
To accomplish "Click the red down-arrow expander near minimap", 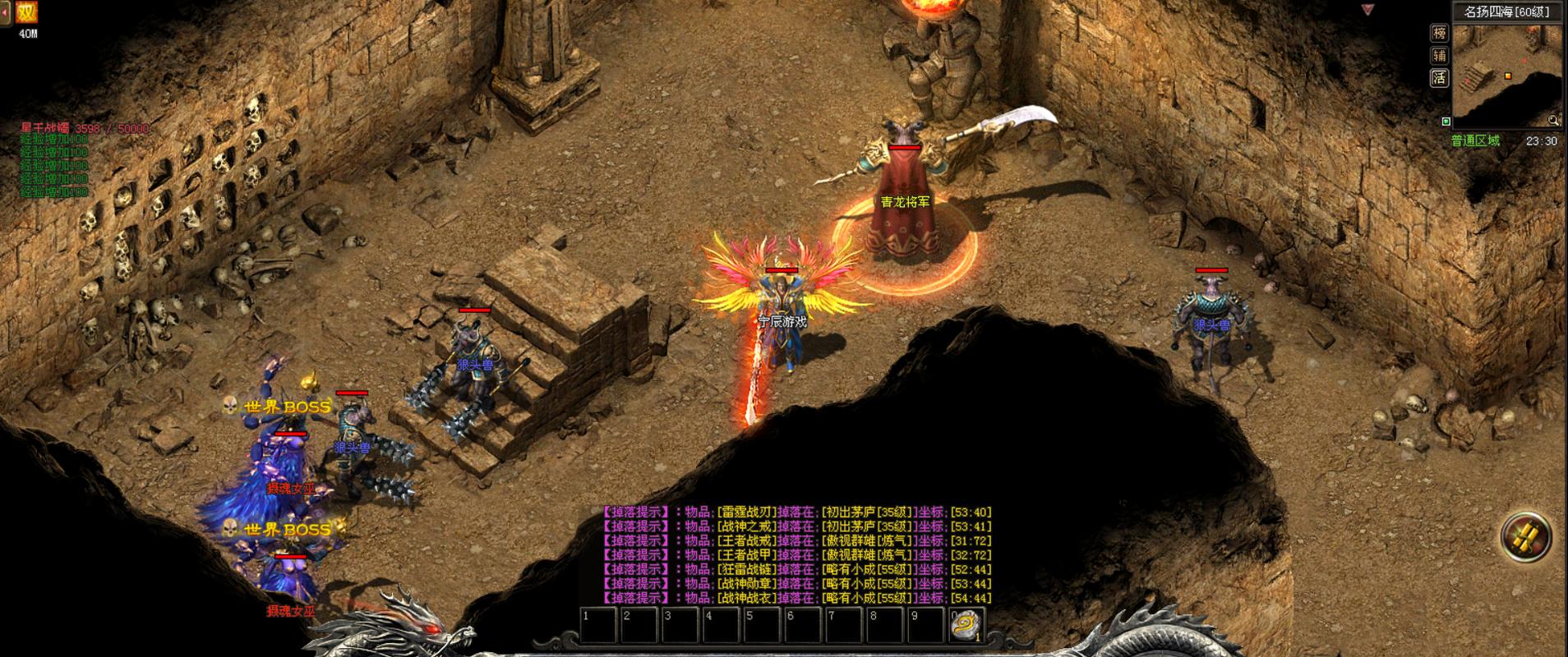I will 1367,10.
